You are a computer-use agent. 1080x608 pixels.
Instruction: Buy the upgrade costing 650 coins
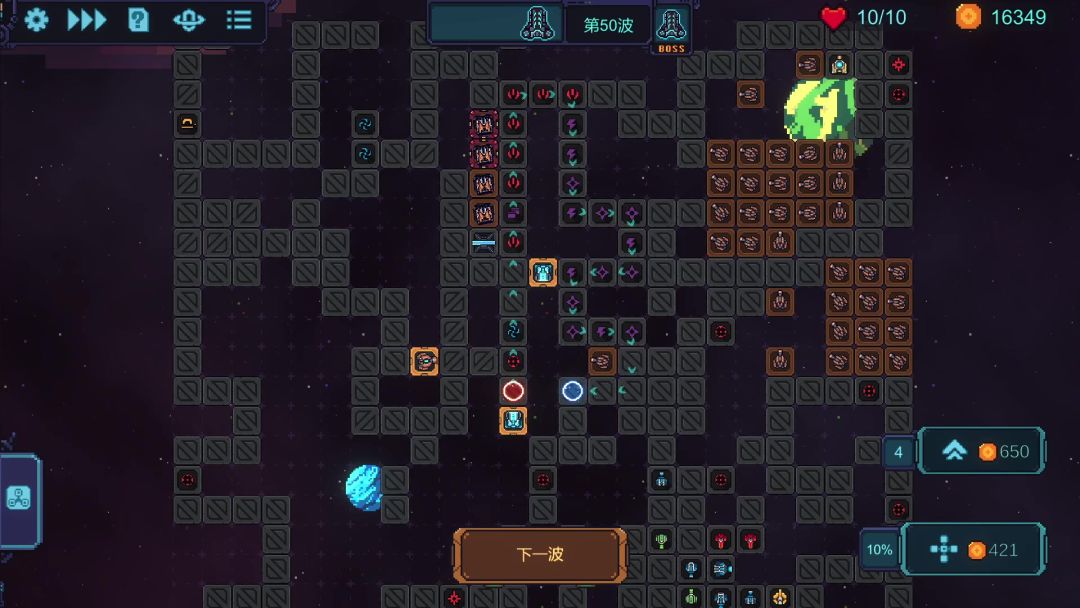[981, 451]
